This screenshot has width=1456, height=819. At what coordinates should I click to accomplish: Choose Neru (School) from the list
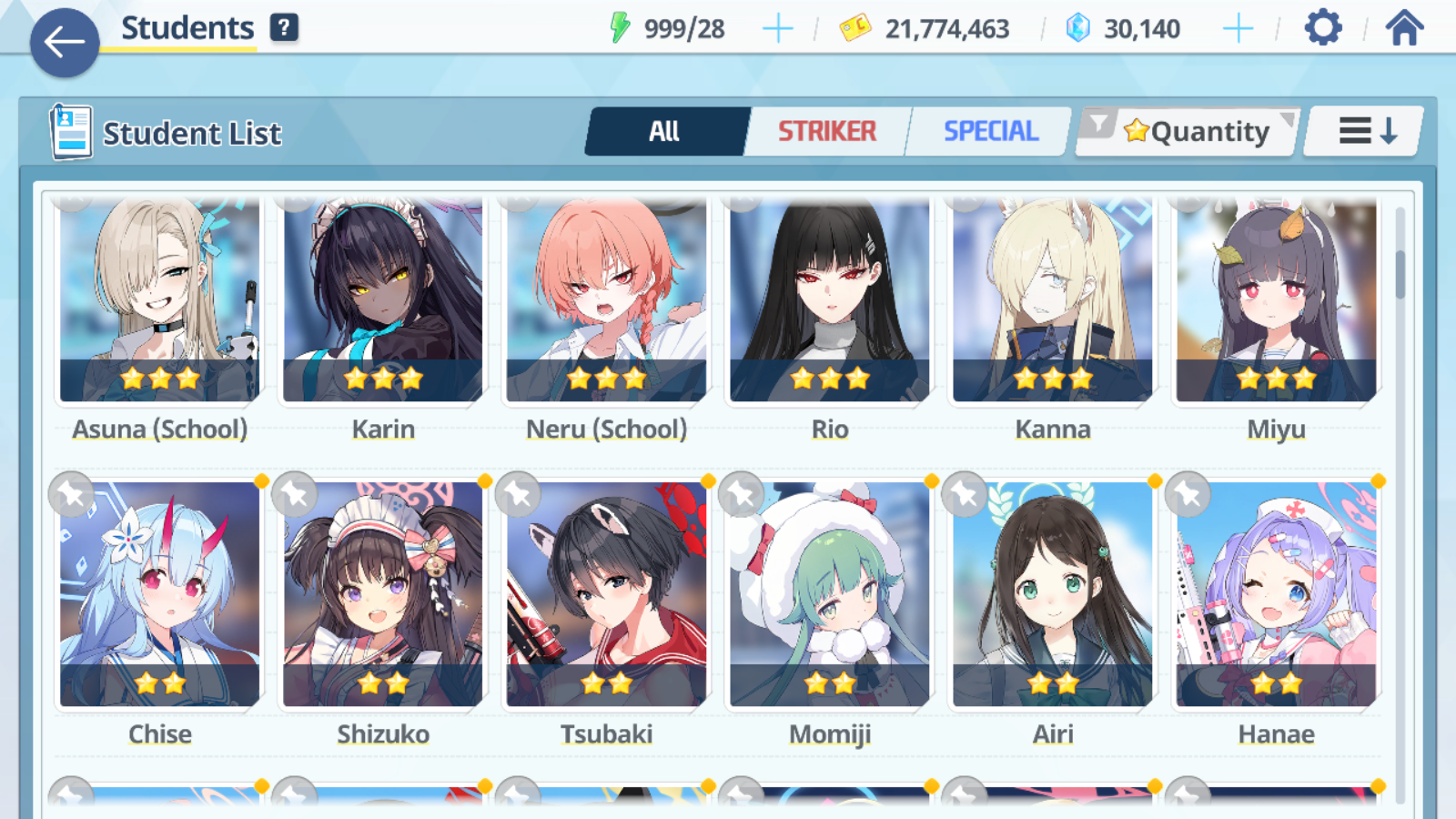point(606,300)
